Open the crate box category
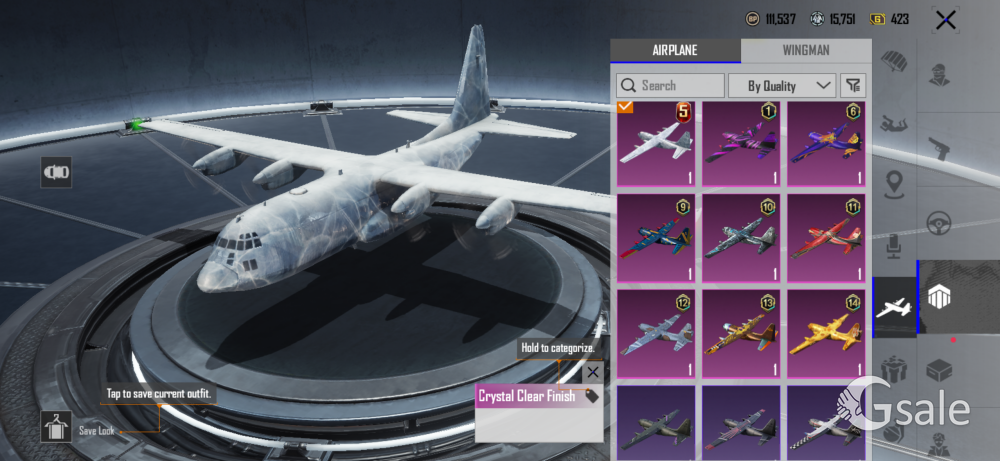 point(940,371)
